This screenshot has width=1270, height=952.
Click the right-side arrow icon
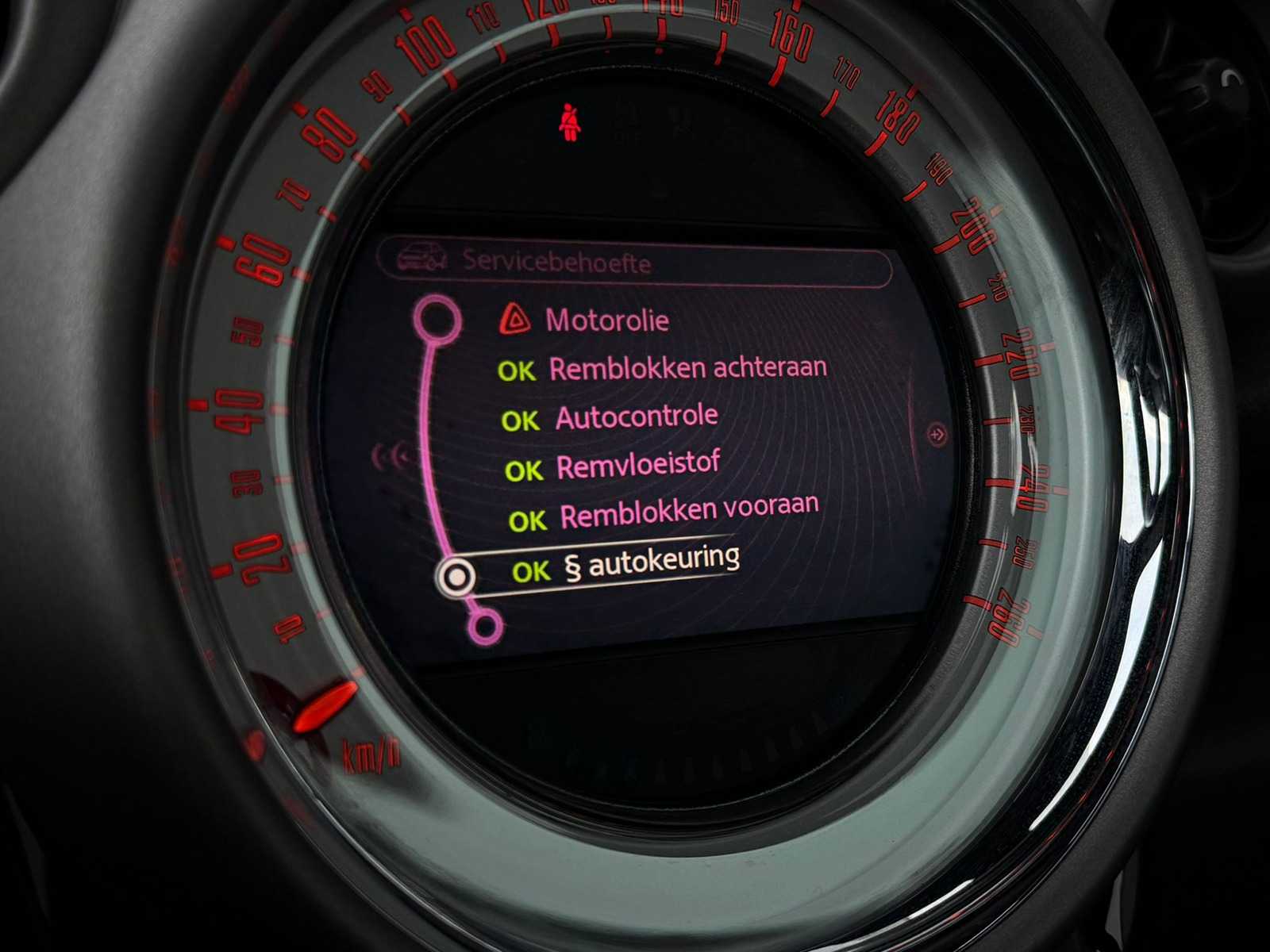(937, 434)
